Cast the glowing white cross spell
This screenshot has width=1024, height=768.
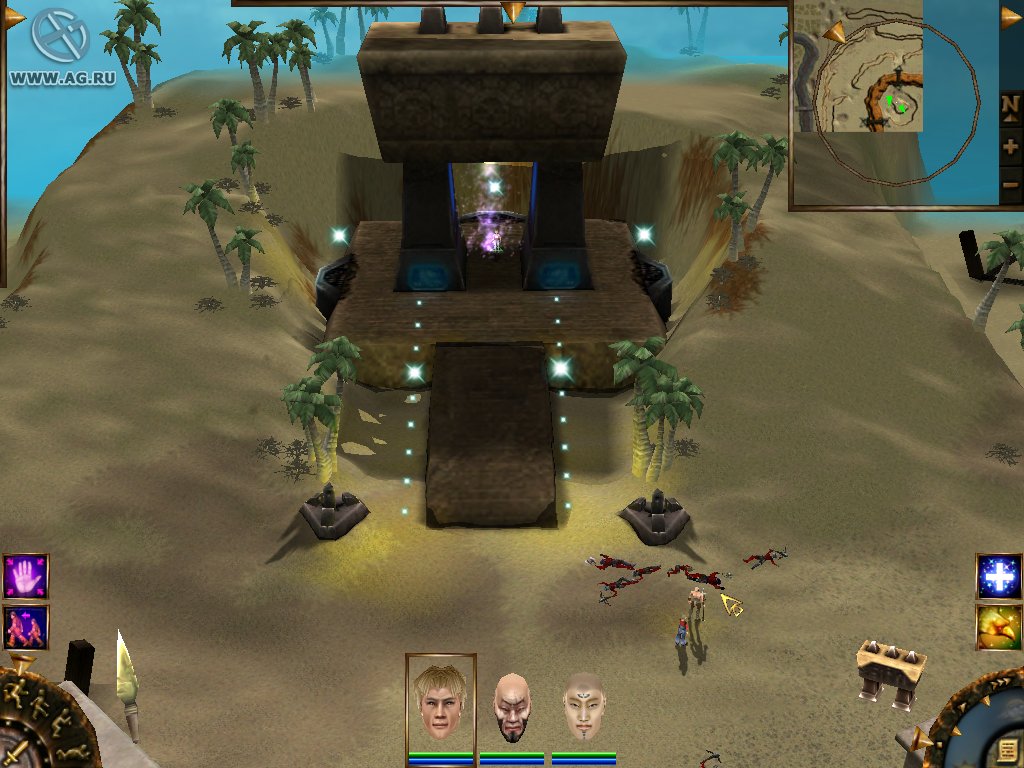point(998,577)
